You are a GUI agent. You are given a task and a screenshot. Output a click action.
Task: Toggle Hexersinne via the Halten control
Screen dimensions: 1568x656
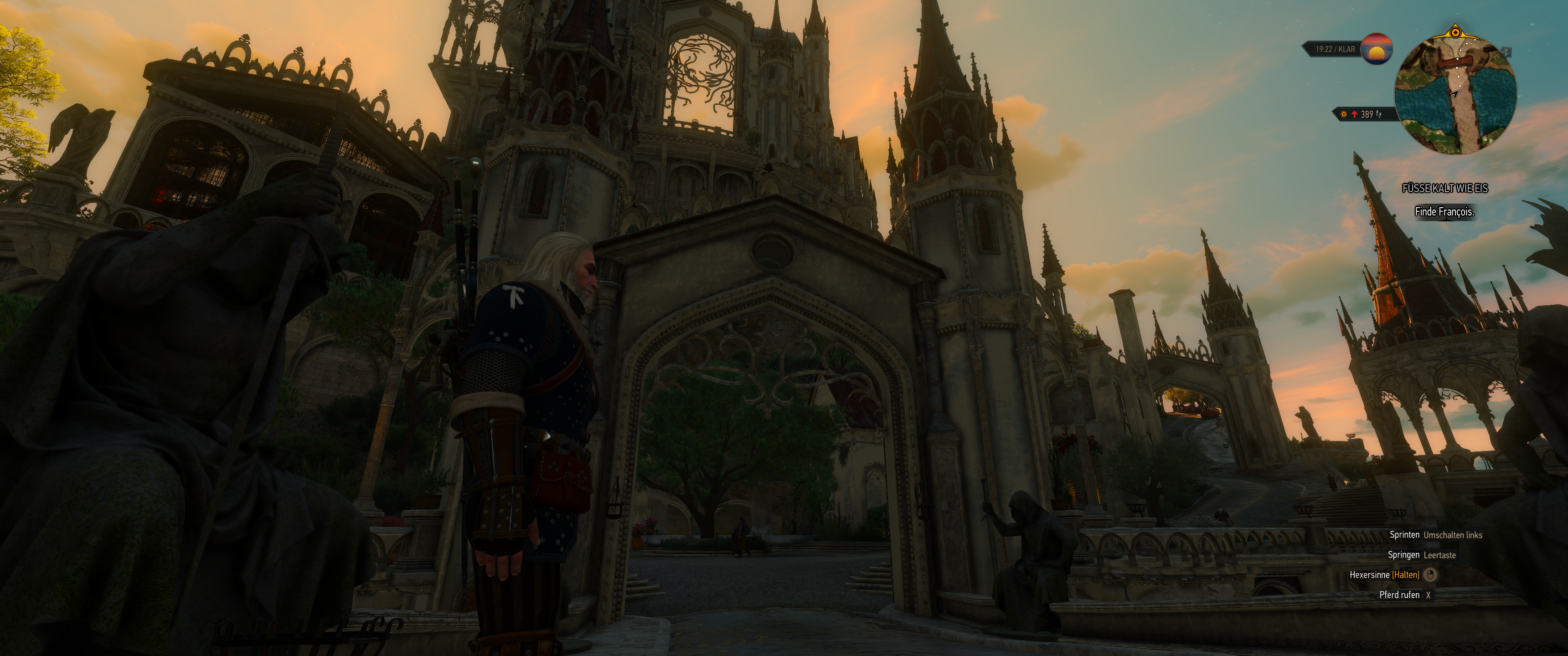coord(1405,576)
